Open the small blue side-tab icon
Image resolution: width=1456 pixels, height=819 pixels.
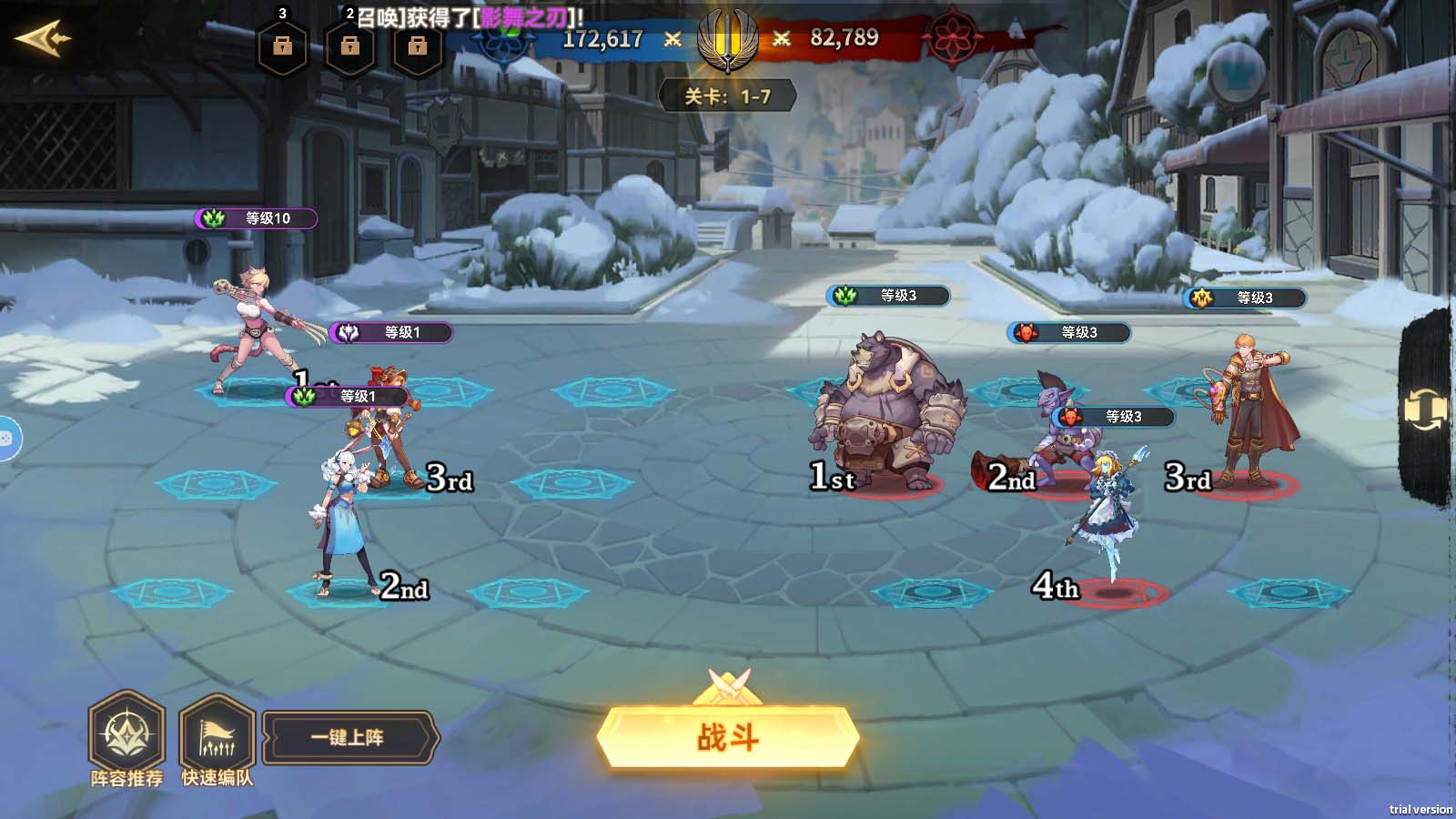[5, 438]
